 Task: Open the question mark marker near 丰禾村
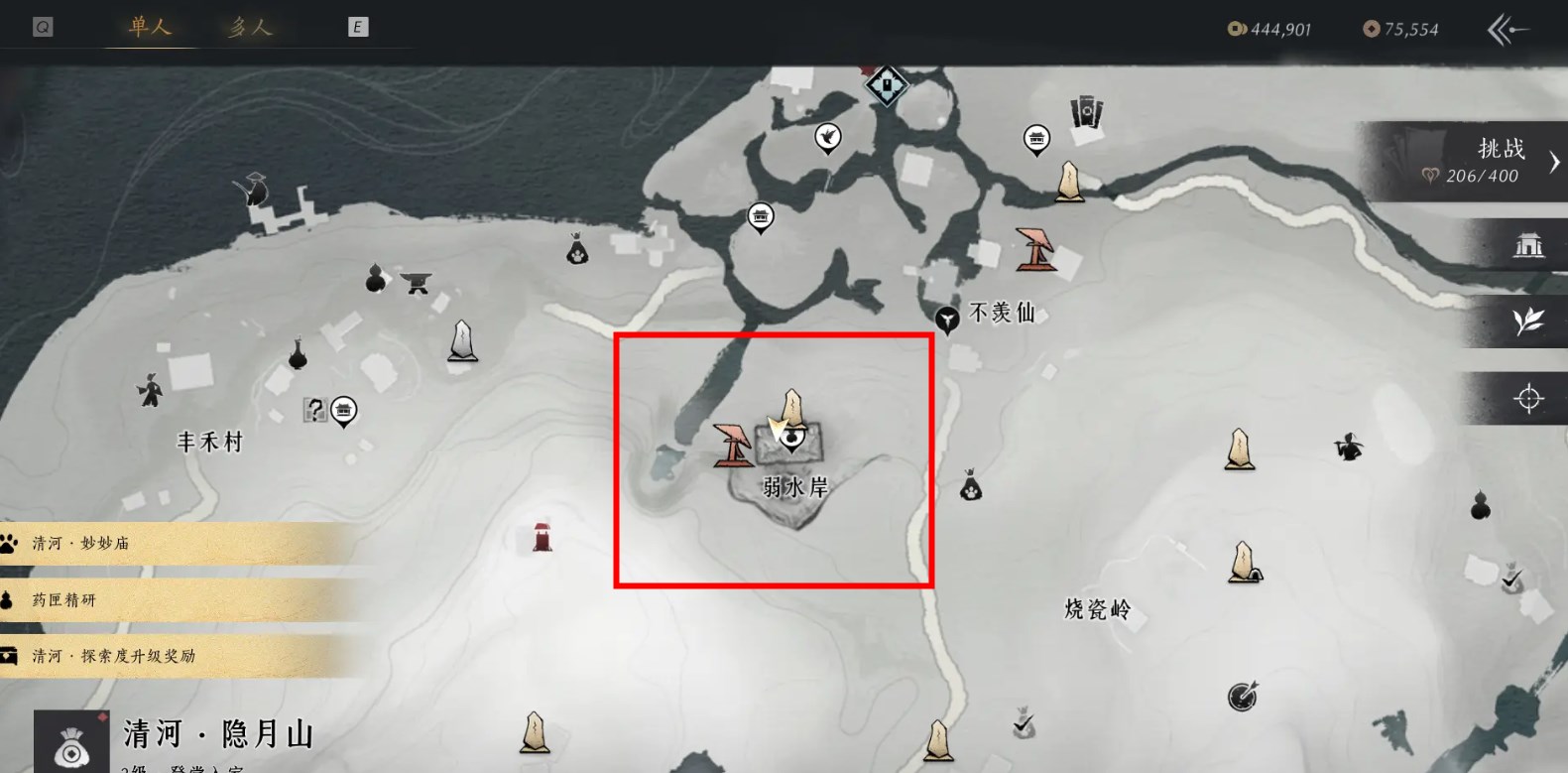pos(314,409)
